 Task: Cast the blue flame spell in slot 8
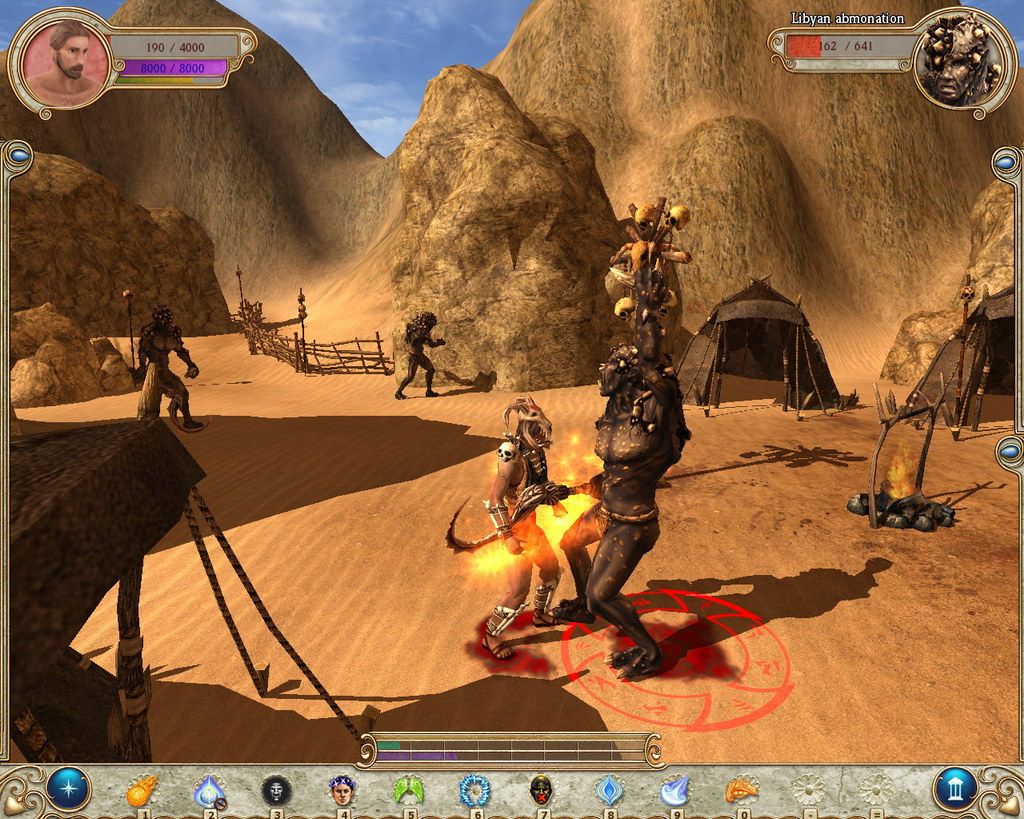click(x=608, y=791)
